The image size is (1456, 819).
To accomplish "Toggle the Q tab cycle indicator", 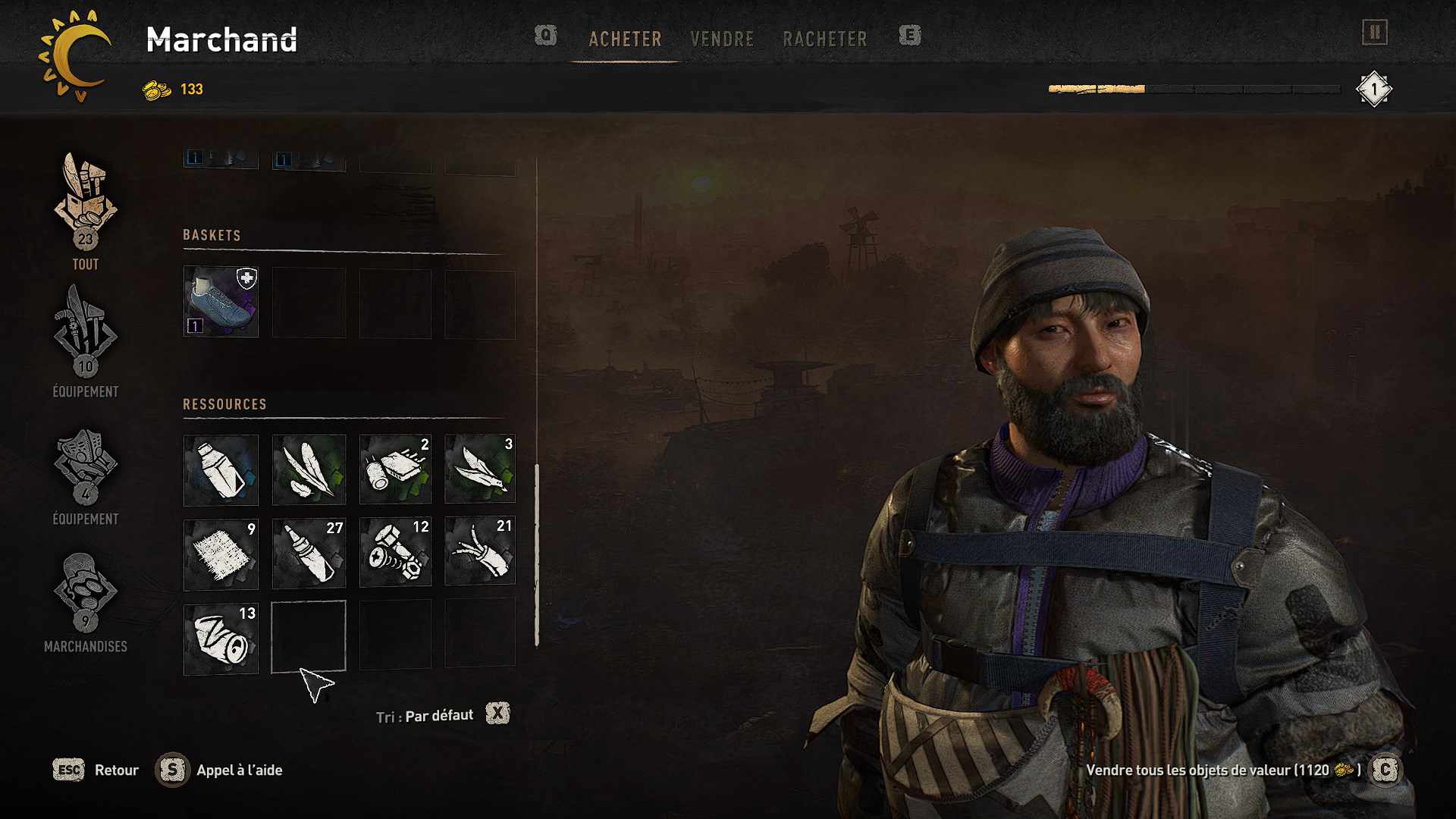I will click(546, 36).
